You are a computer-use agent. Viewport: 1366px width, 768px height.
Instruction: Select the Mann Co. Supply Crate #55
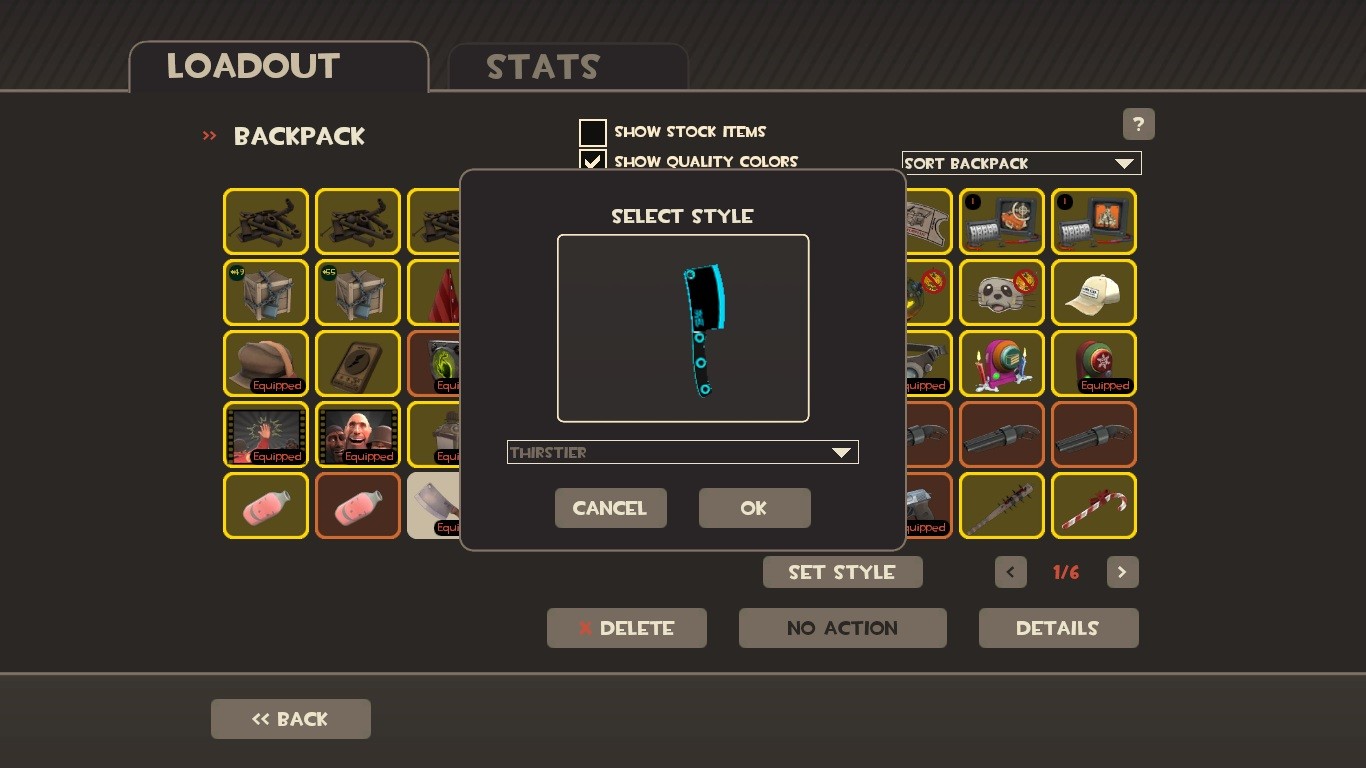(x=357, y=292)
